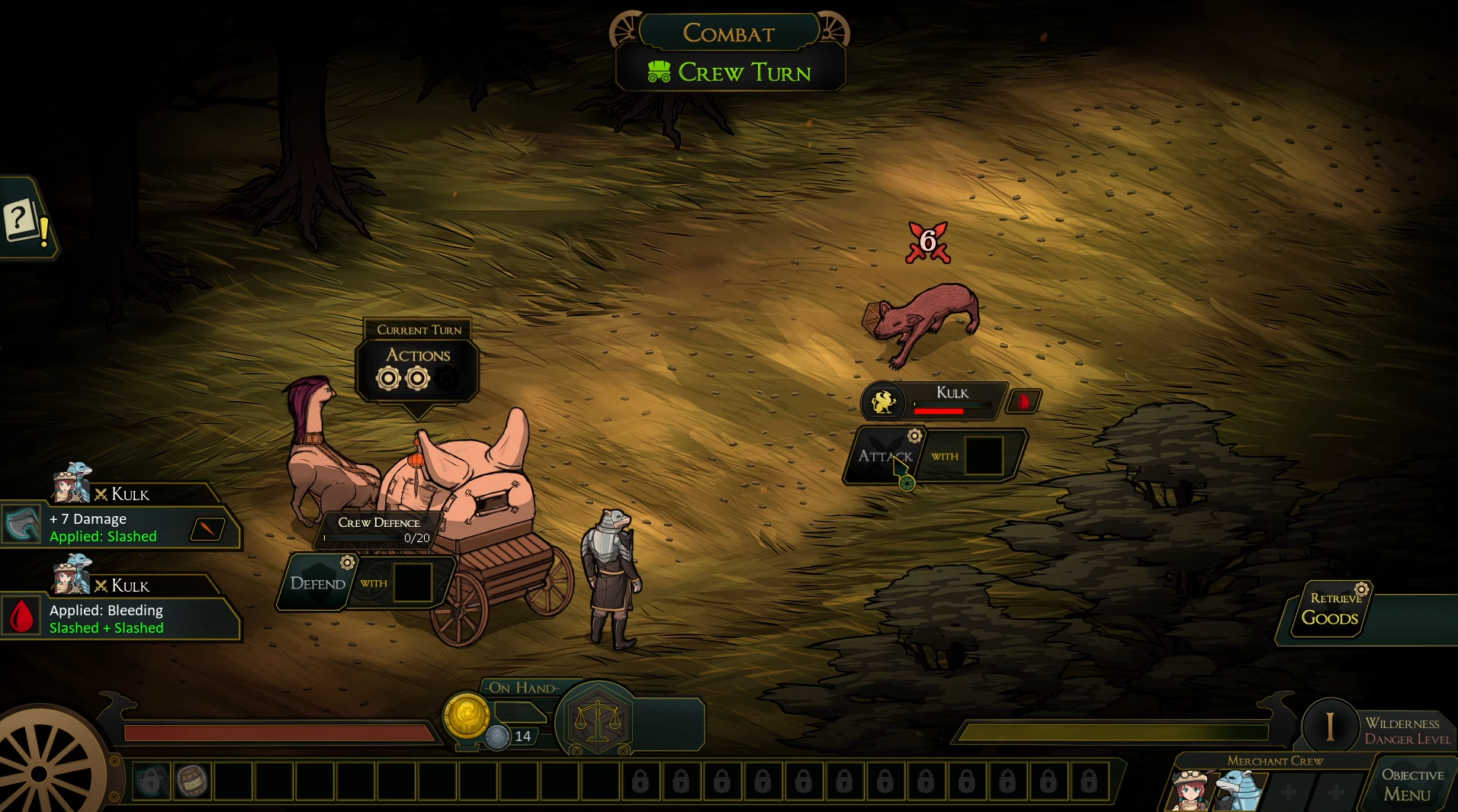Open the Objective Menu
The image size is (1458, 812).
(1411, 785)
